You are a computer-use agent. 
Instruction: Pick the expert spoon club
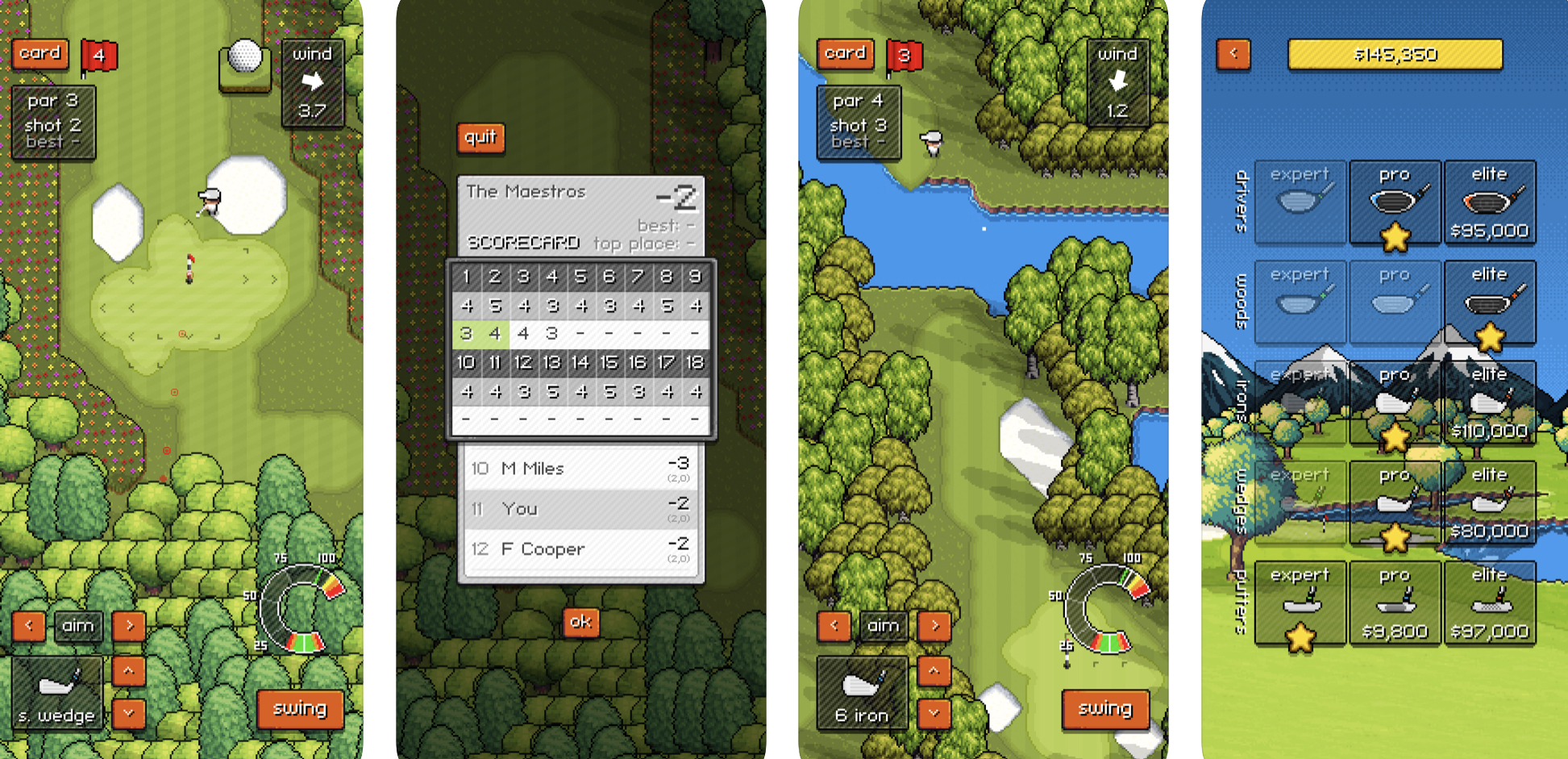1300,302
